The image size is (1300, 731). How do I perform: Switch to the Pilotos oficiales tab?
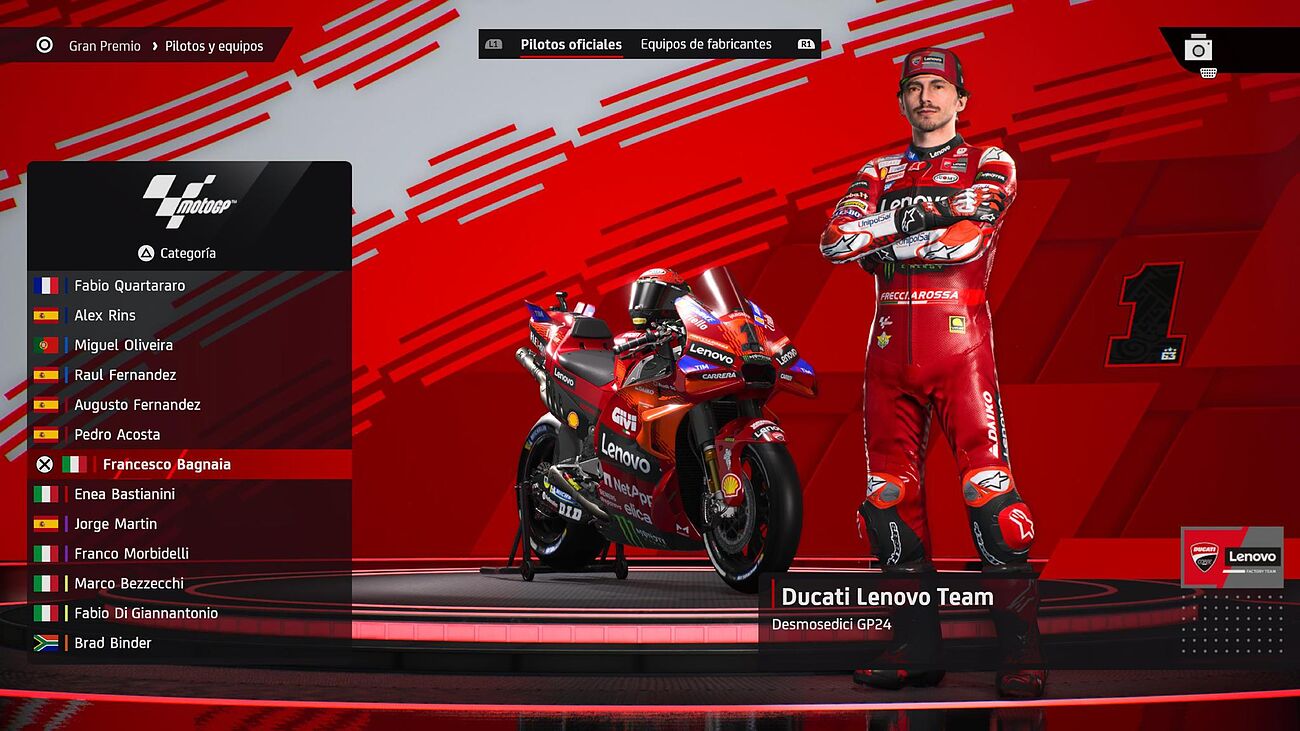click(571, 45)
